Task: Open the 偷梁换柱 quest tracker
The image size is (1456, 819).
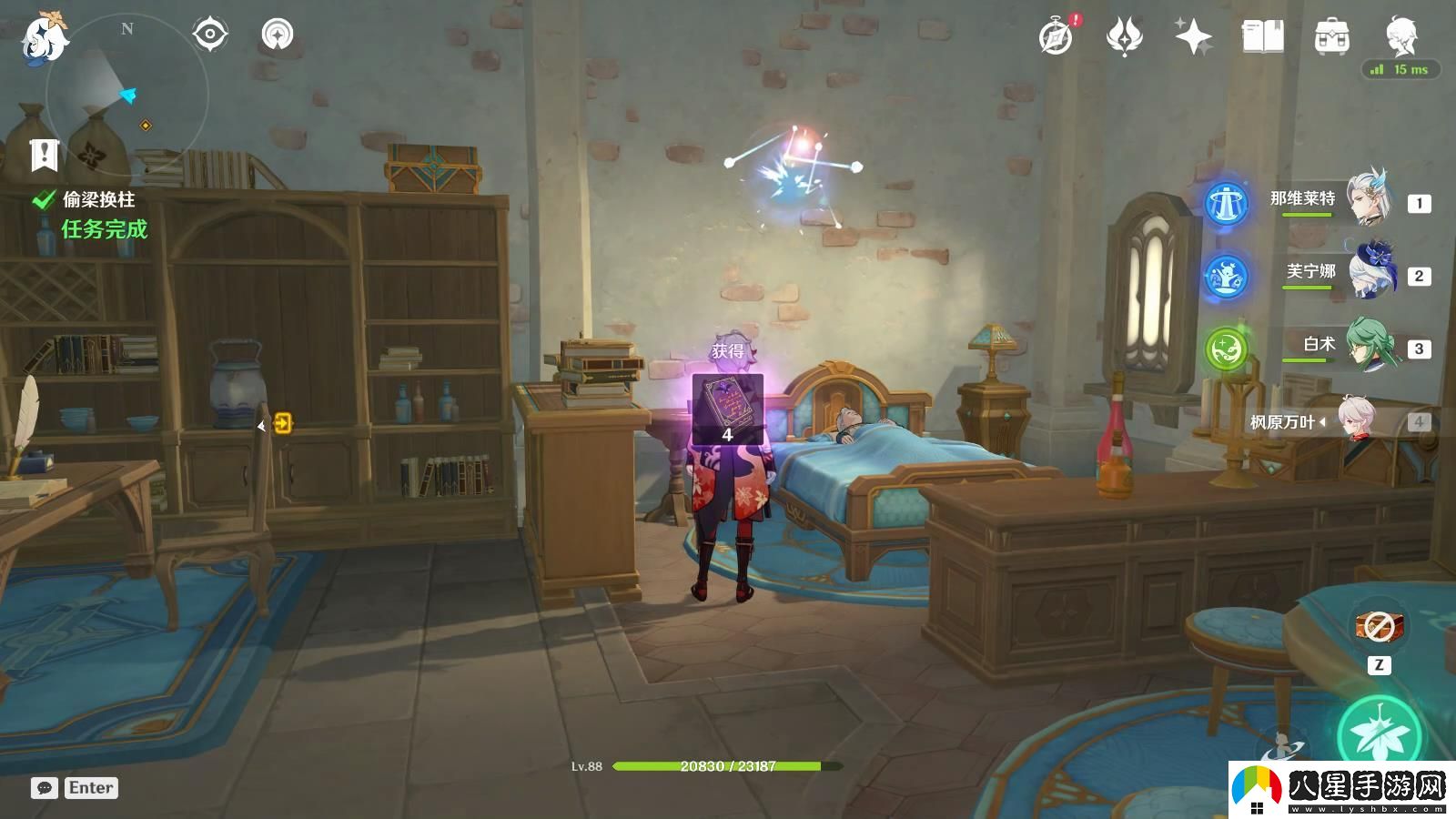Action: (x=98, y=200)
